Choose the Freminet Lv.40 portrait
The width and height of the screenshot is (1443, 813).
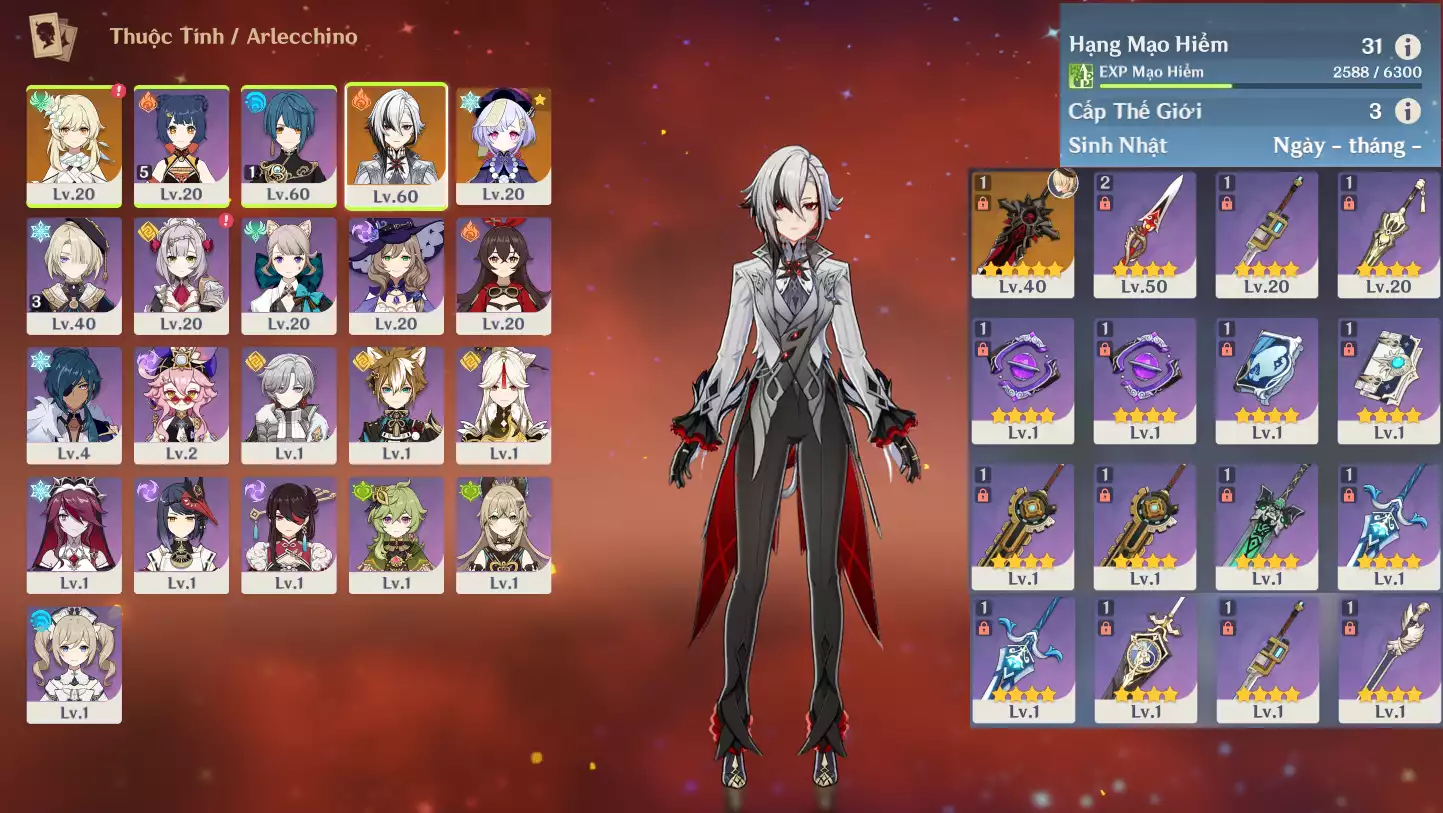(74, 275)
